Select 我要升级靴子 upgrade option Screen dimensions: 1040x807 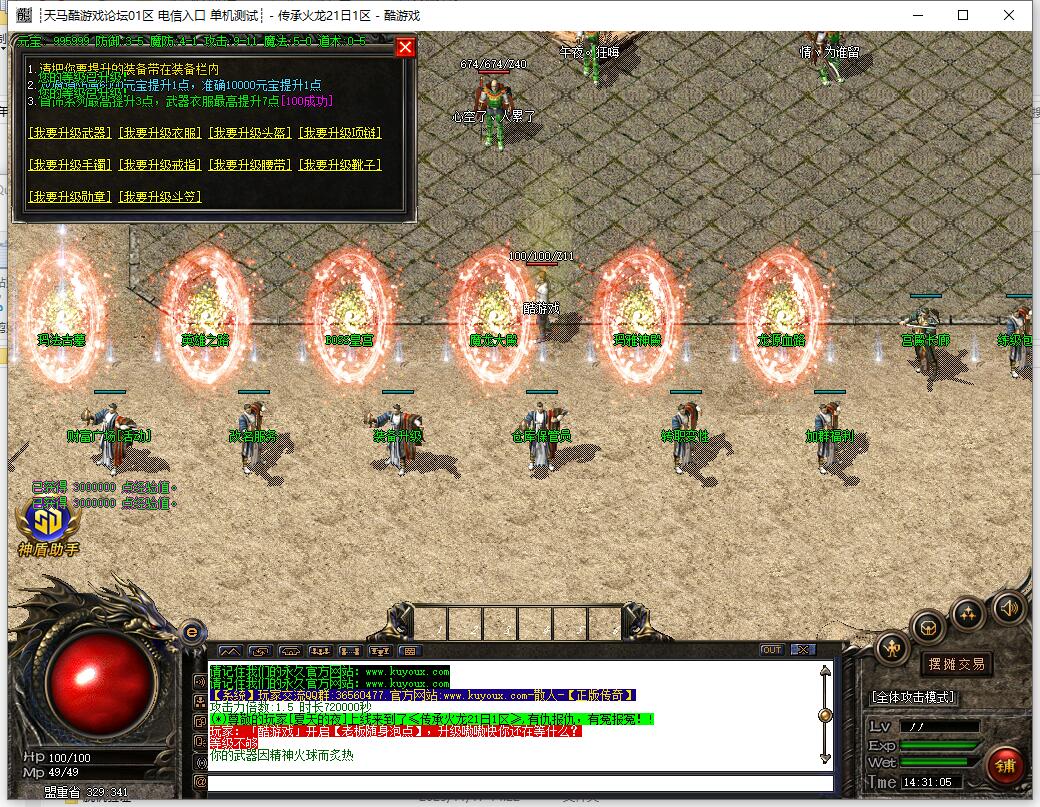click(x=340, y=165)
